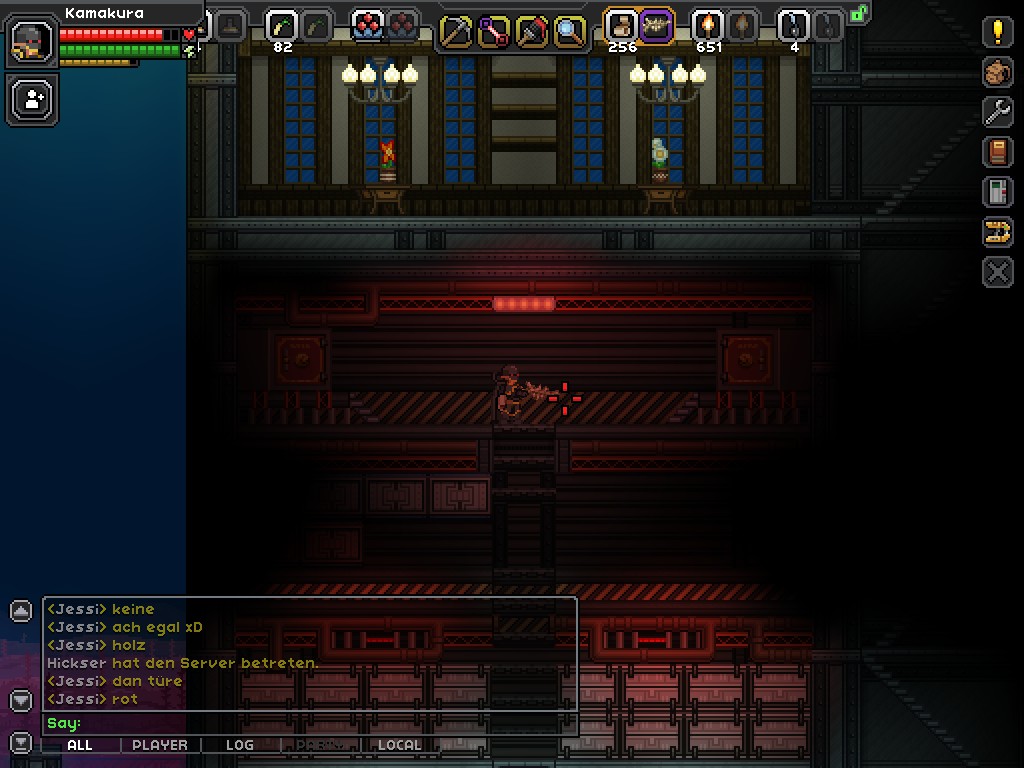Open the crafting wrench menu
Screen dimensions: 1024x768
(997, 112)
